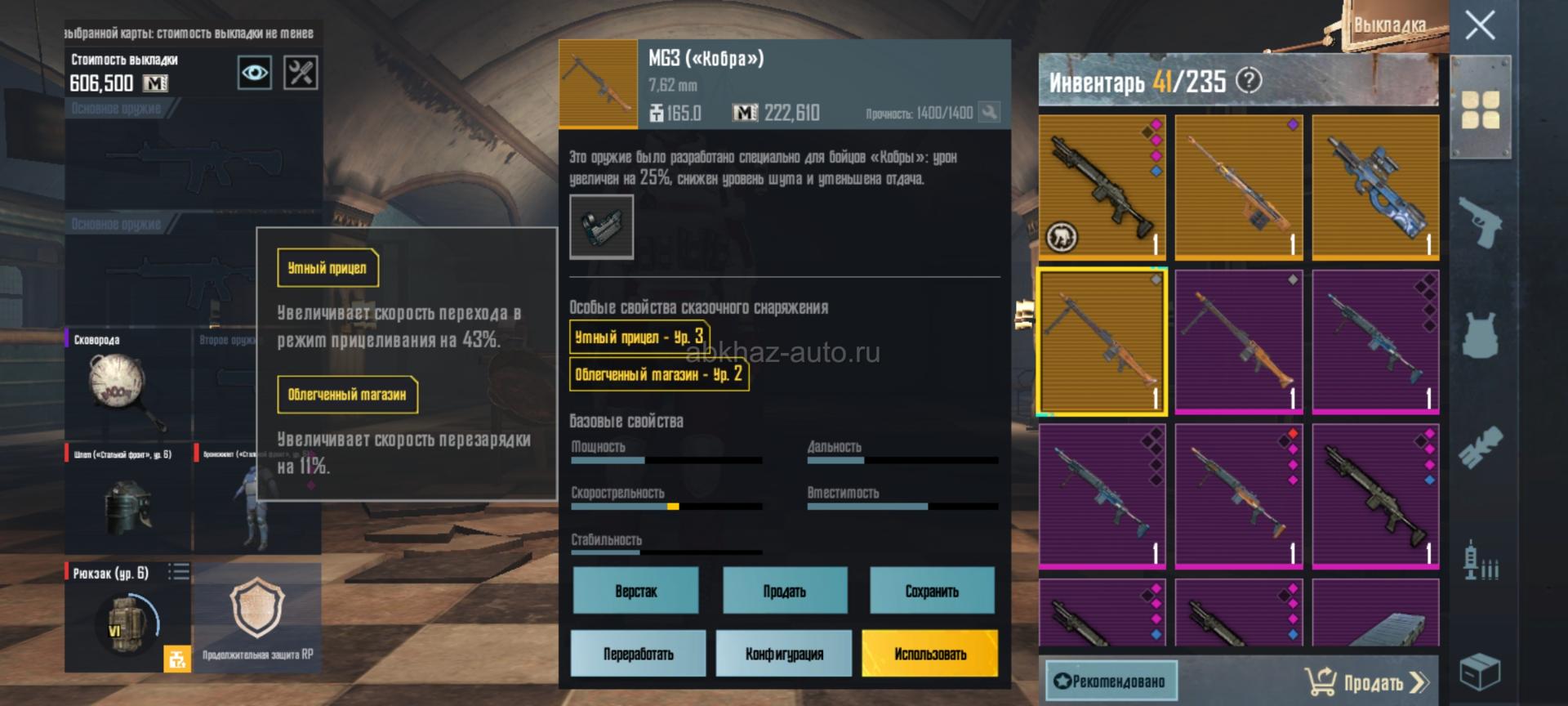Click the Сохранить button
This screenshot has width=1568, height=706.
(x=932, y=591)
